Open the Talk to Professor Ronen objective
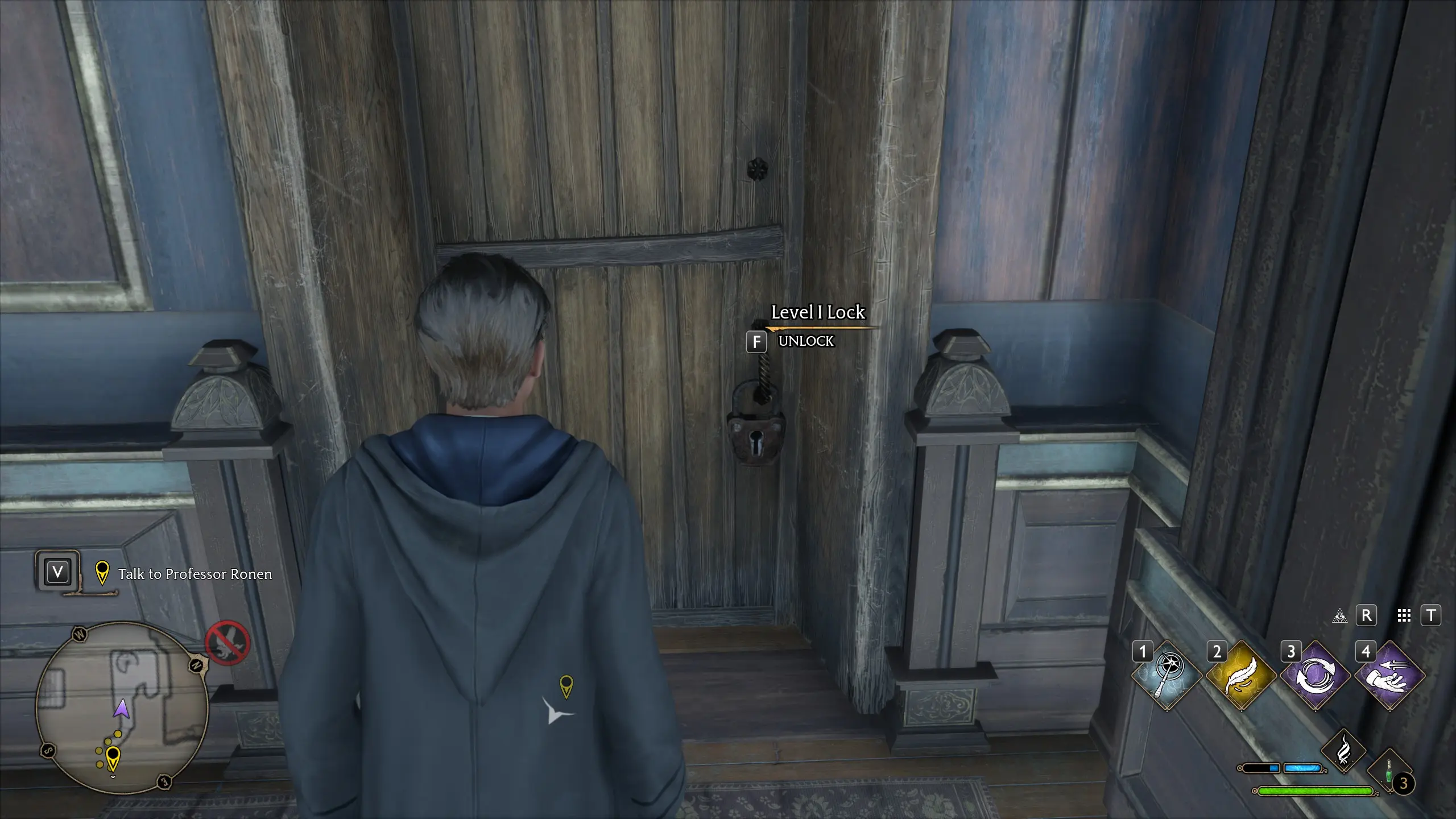The image size is (1456, 819). [x=194, y=574]
